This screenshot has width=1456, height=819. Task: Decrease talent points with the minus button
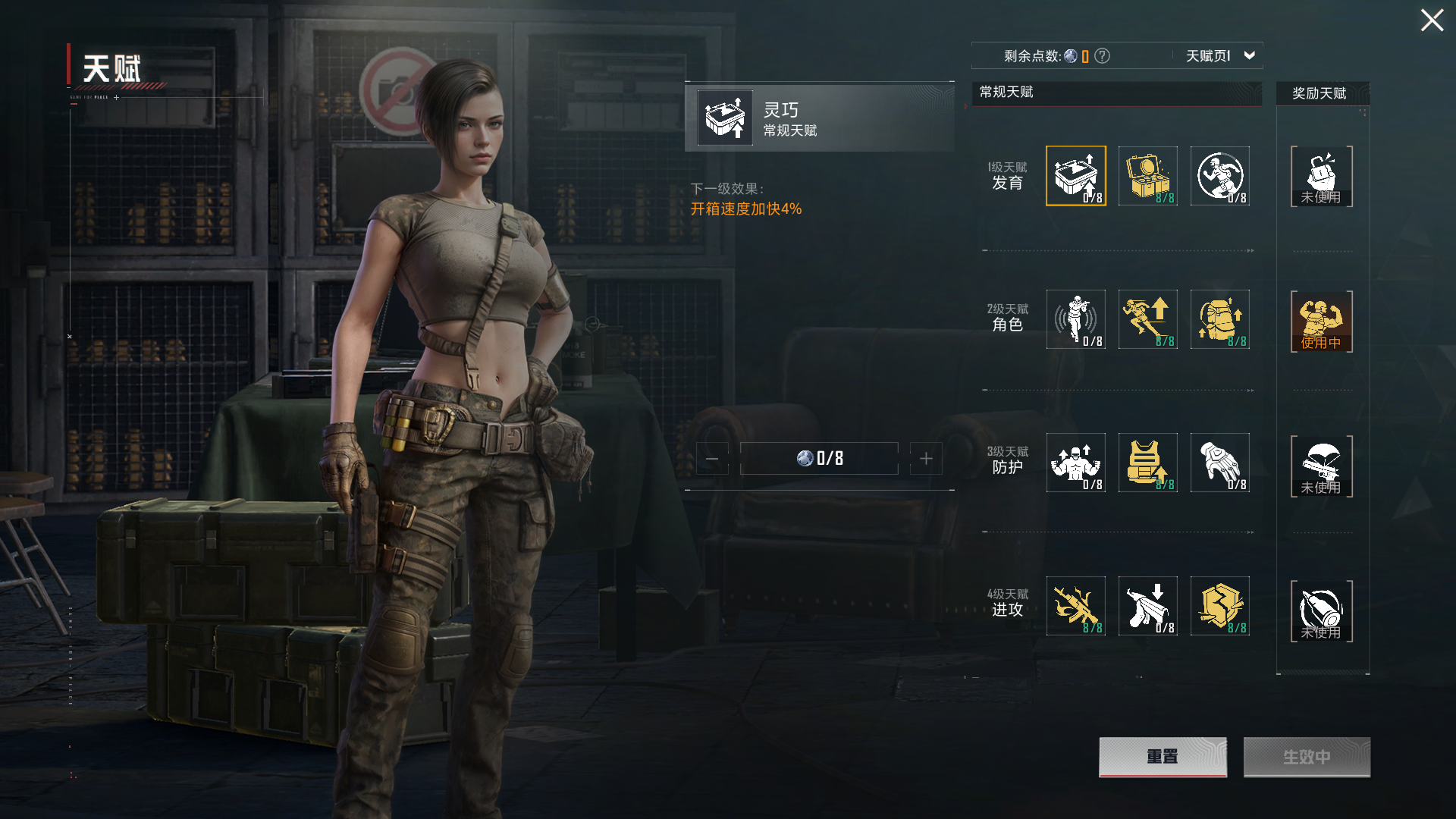(712, 459)
